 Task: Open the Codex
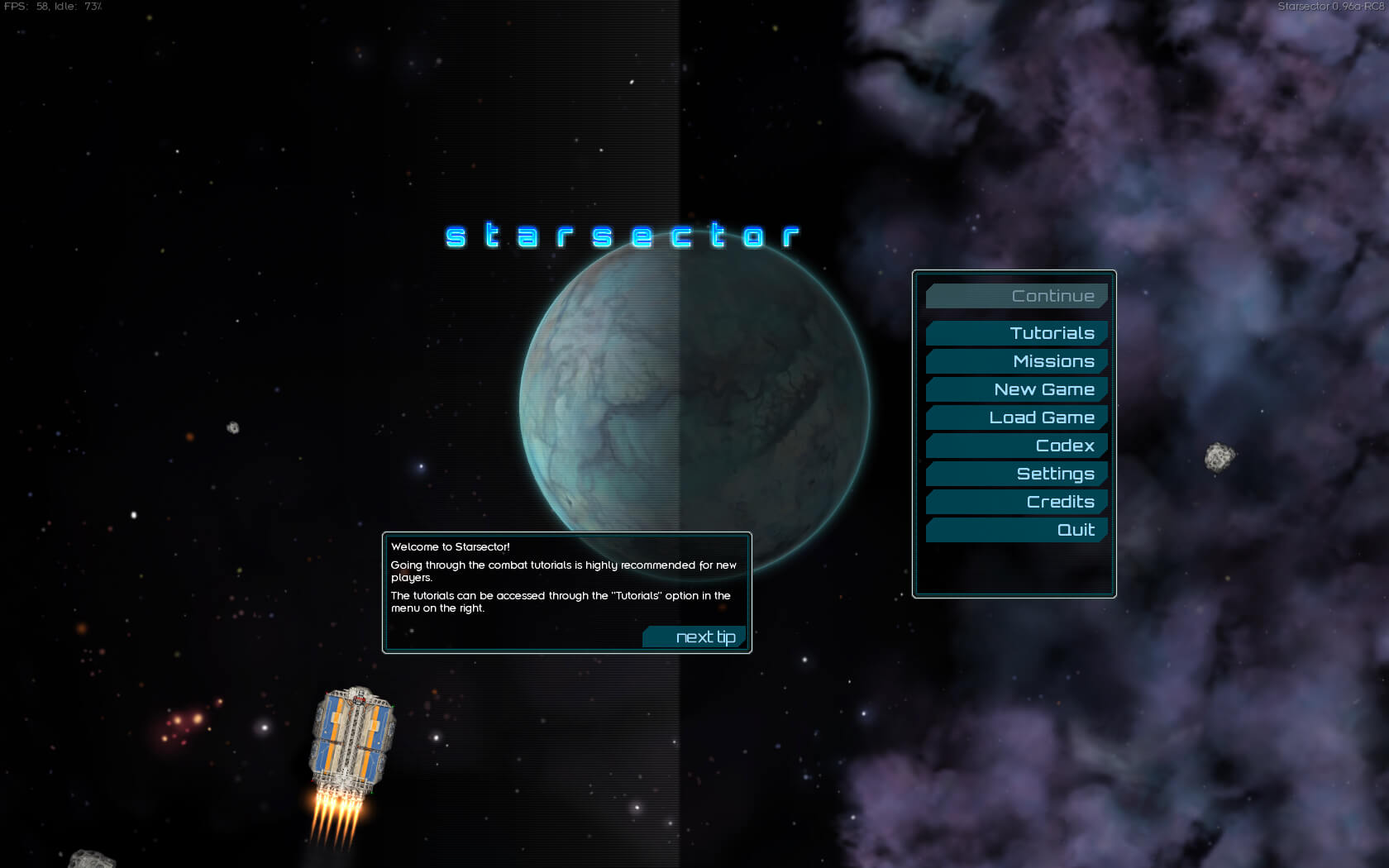click(1017, 446)
